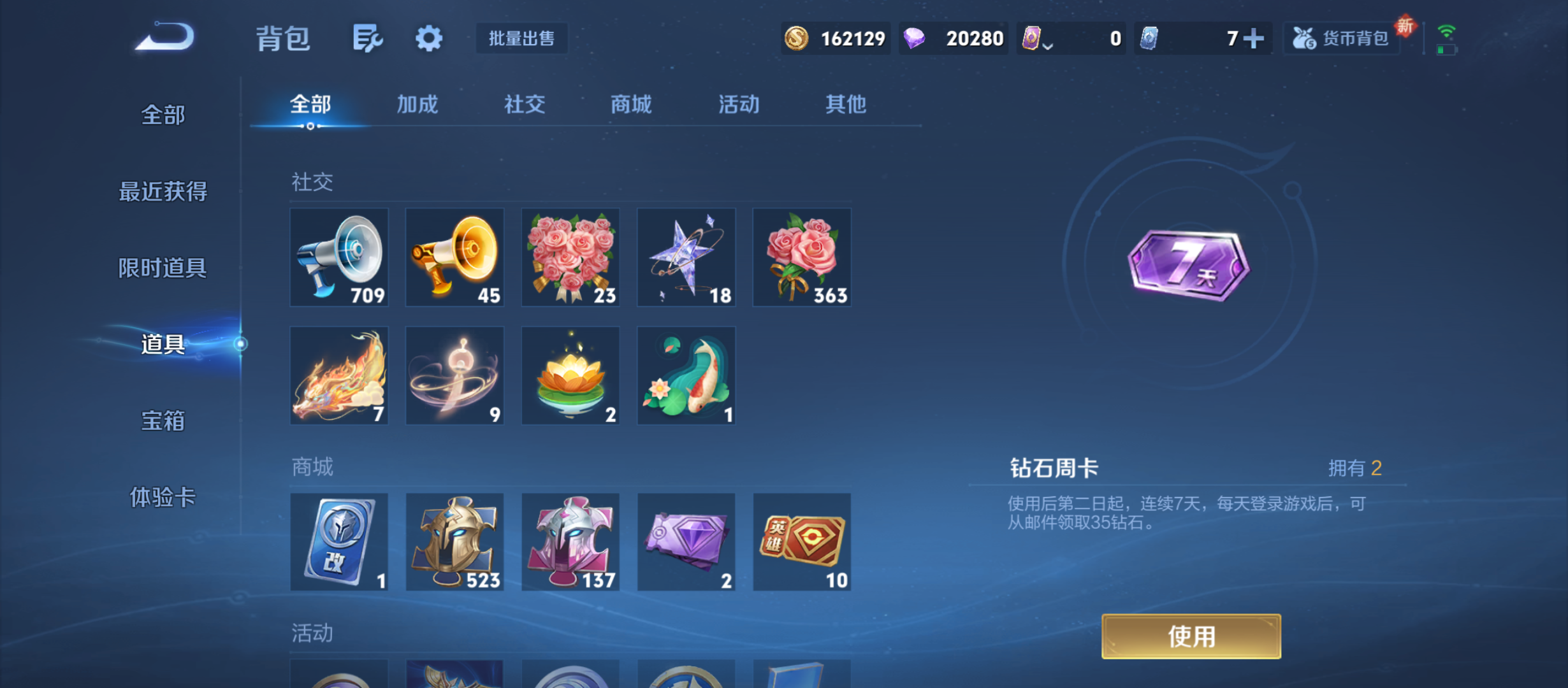
Task: Select the silver megaphone item with 709 count
Action: pos(340,257)
